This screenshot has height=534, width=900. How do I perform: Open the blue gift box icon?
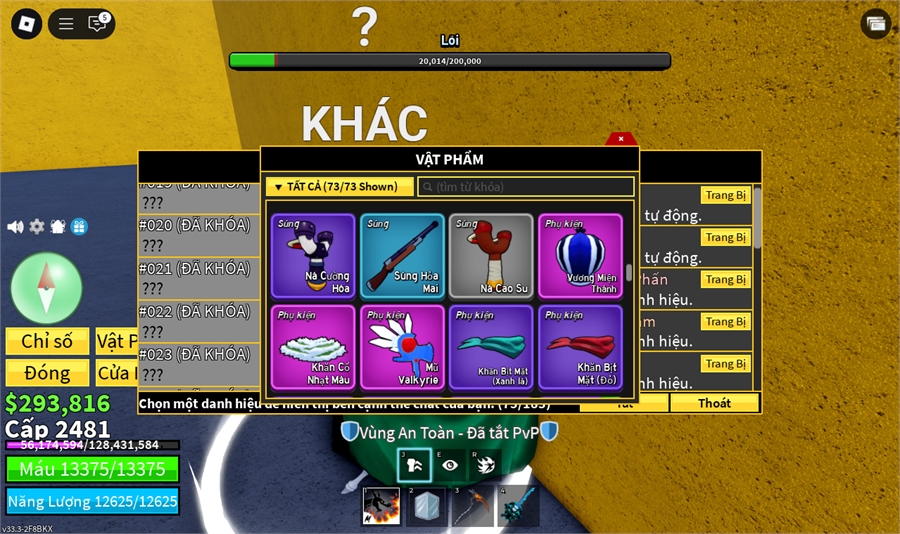[79, 227]
